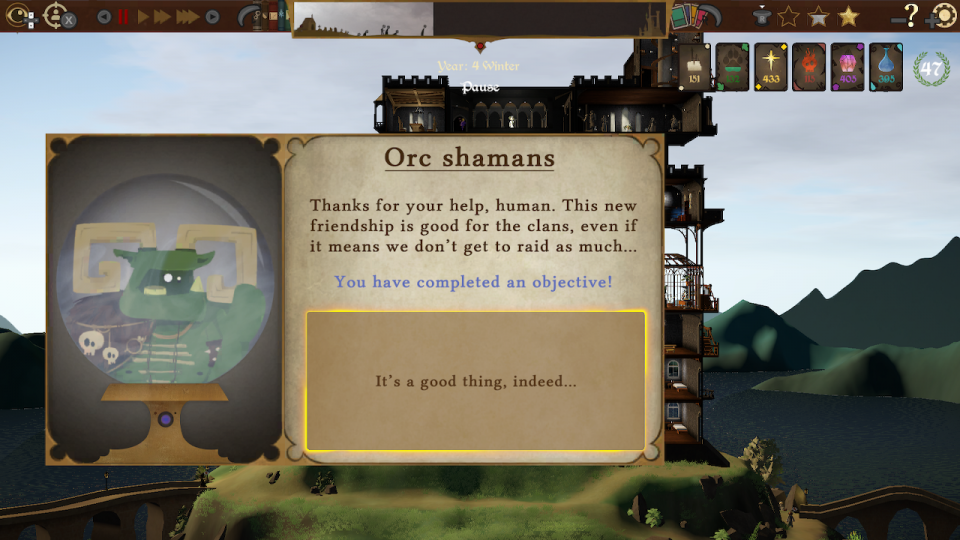Screen dimensions: 960x540
Task: Select the pink crystal resource card showing 405
Action: point(848,67)
